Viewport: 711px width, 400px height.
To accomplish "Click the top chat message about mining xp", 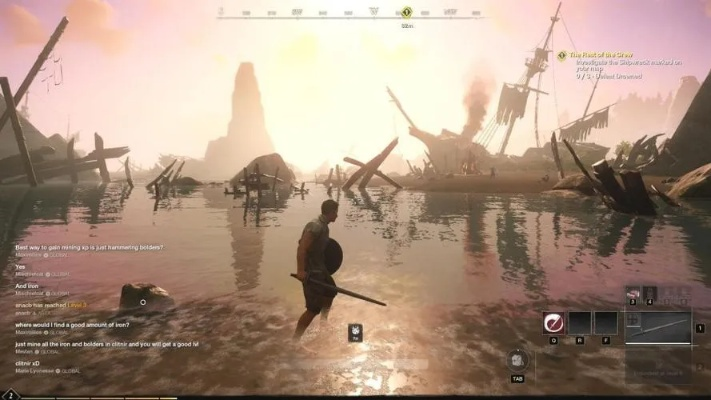I will coord(90,247).
